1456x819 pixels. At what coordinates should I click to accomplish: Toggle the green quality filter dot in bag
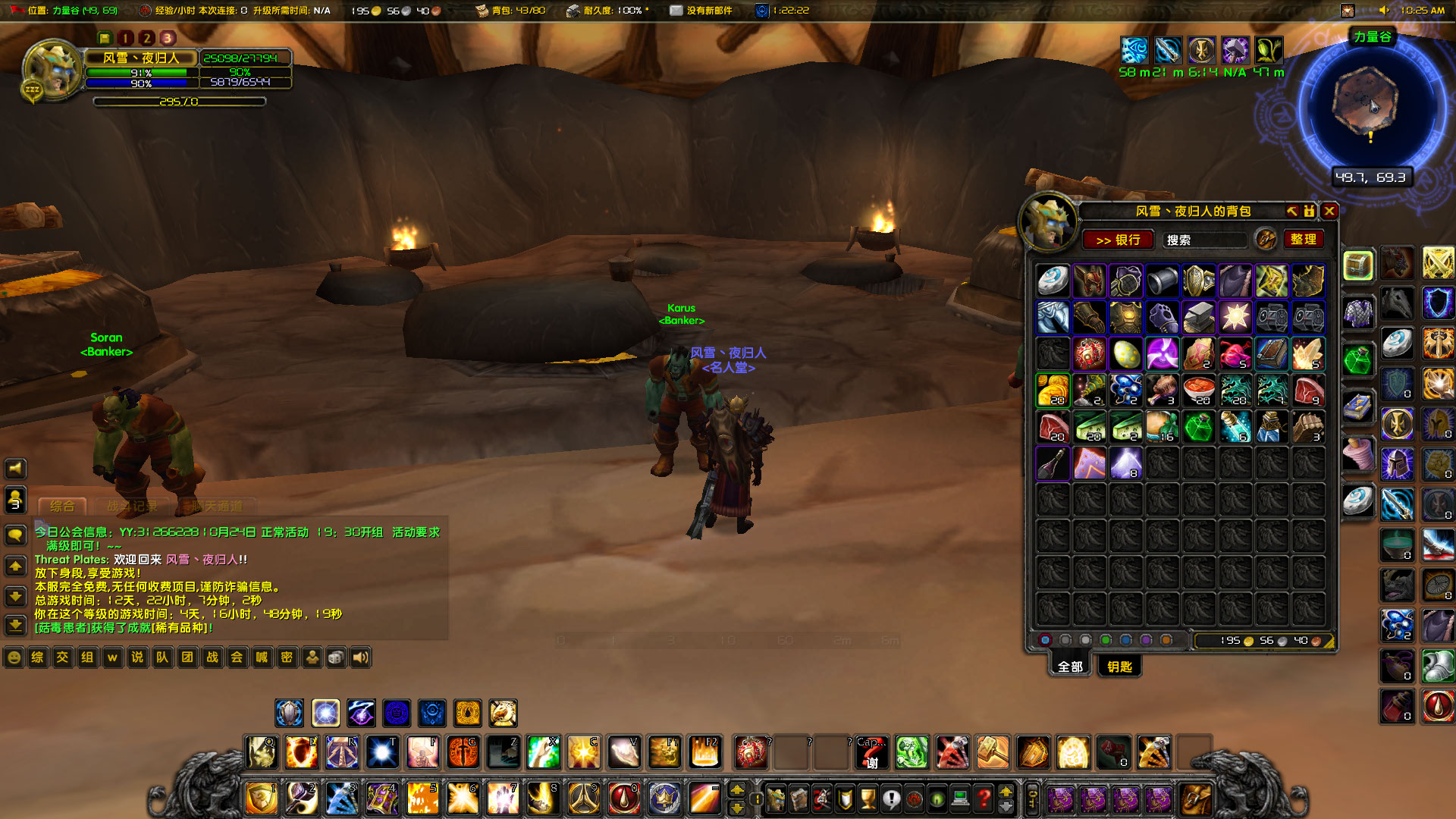[1106, 640]
